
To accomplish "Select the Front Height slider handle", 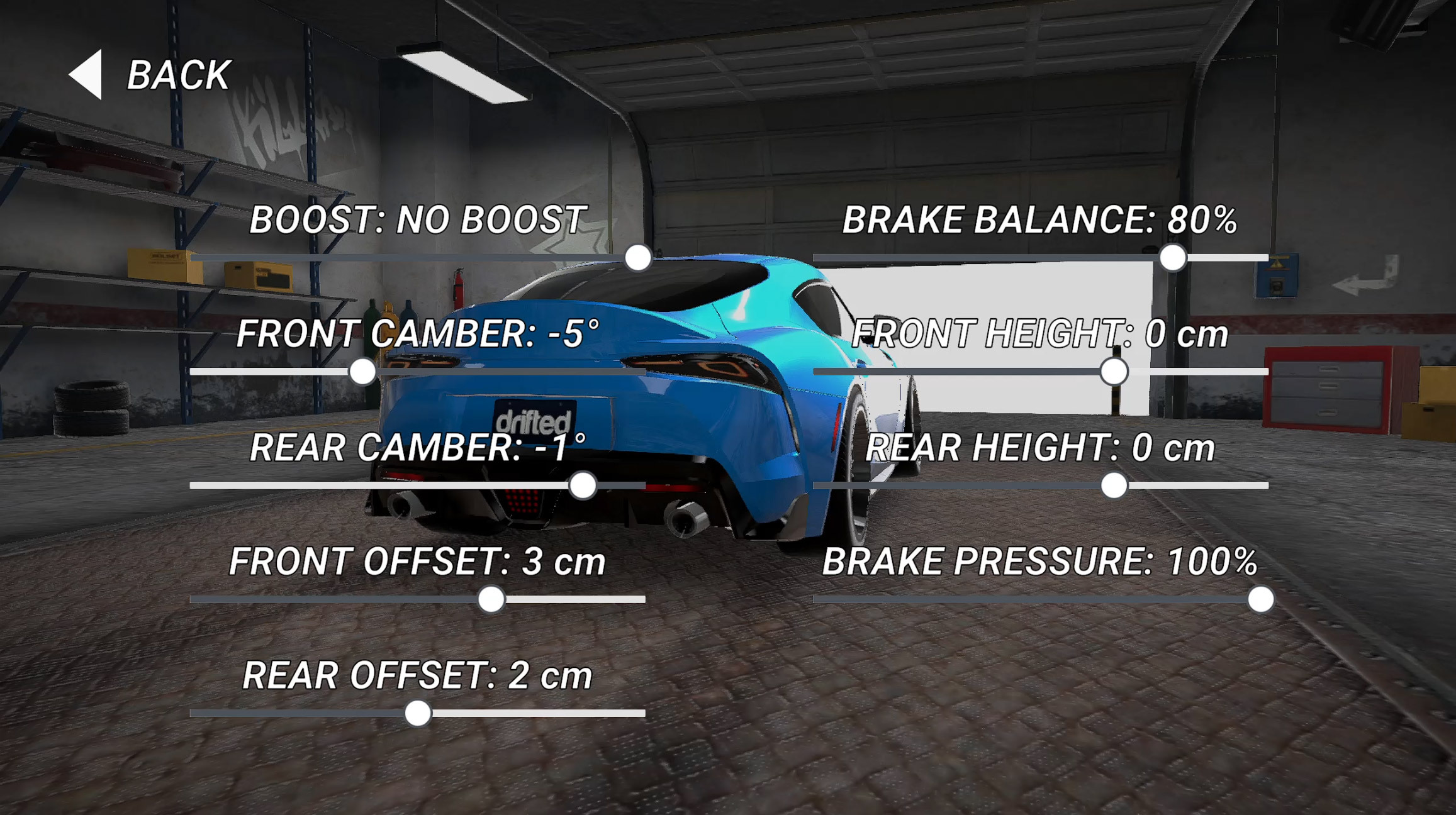I will [1114, 372].
